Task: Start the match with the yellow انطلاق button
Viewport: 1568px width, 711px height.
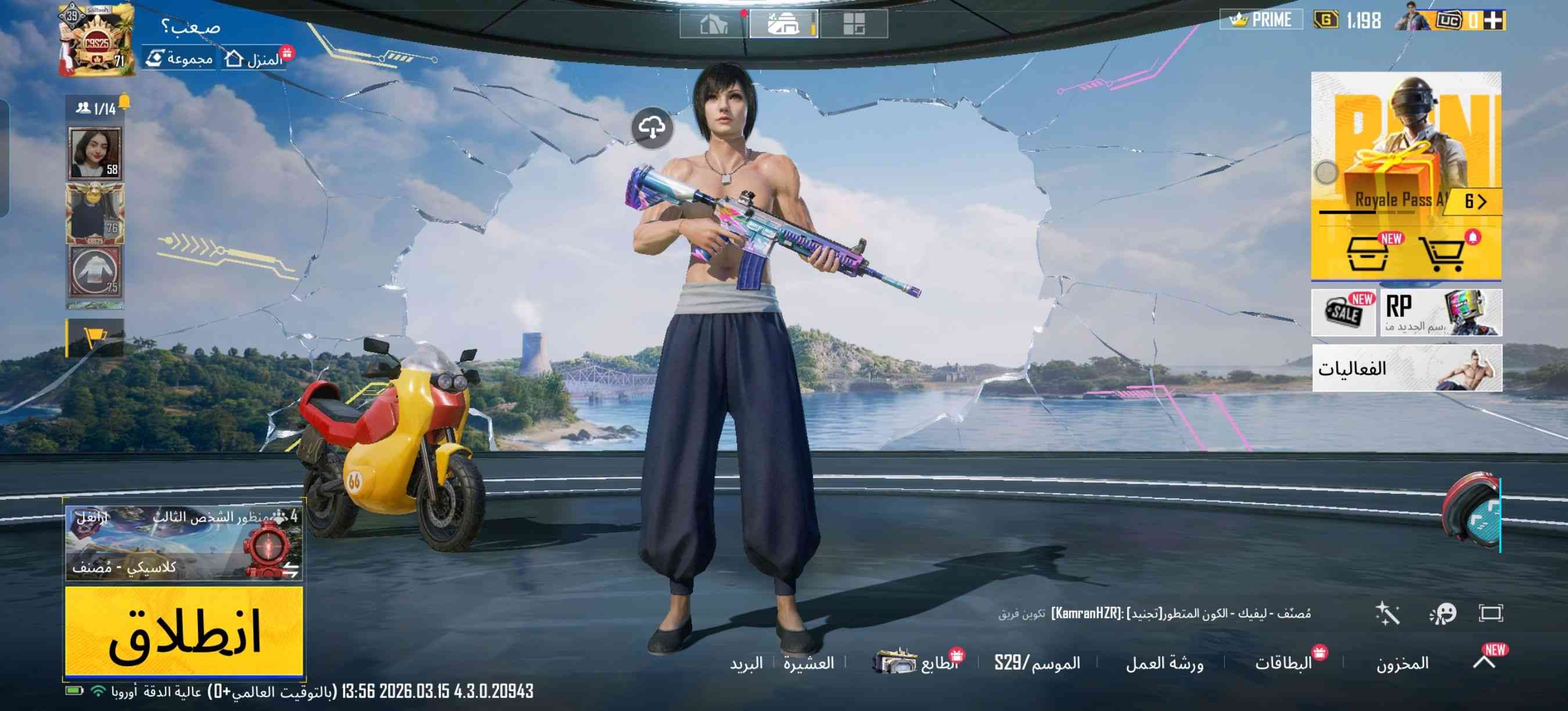Action: pyautogui.click(x=184, y=631)
